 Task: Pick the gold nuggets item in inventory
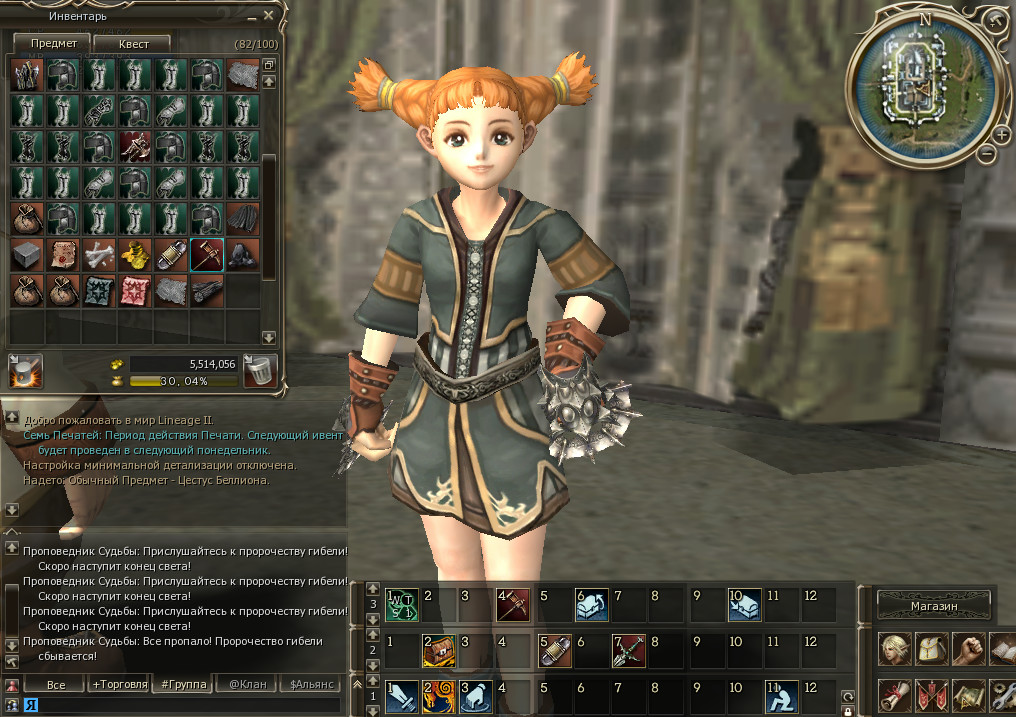click(x=134, y=255)
